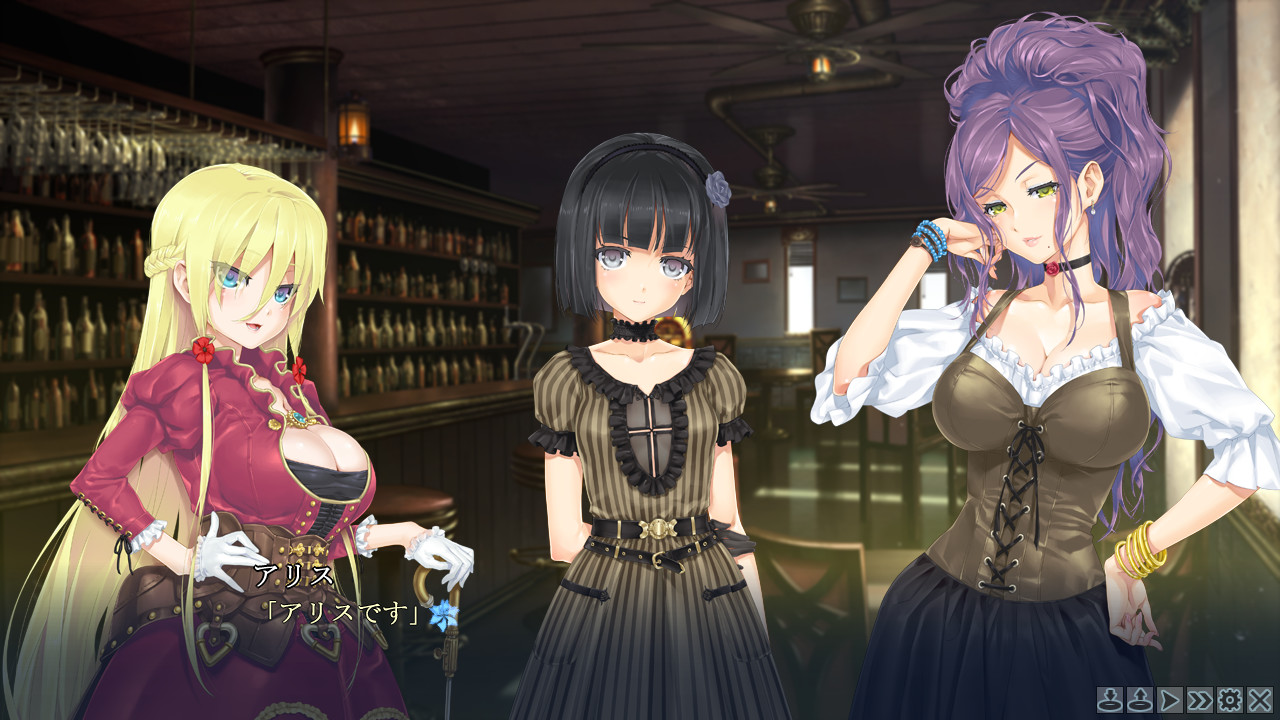Click the diamond ornament beside Alice's name
The width and height of the screenshot is (1280, 720).
pyautogui.click(x=296, y=549)
